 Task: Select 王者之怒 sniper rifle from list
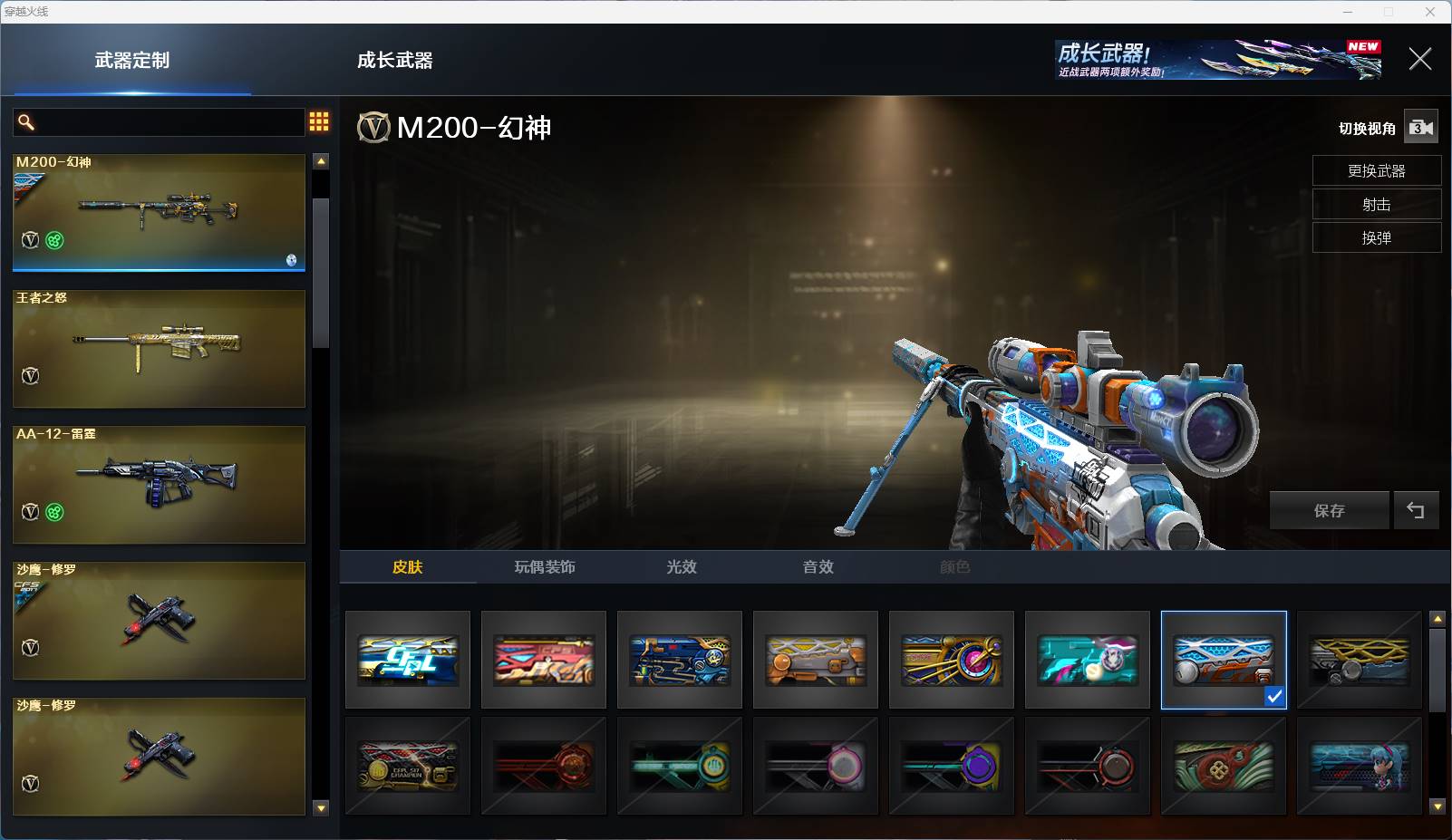[x=159, y=349]
